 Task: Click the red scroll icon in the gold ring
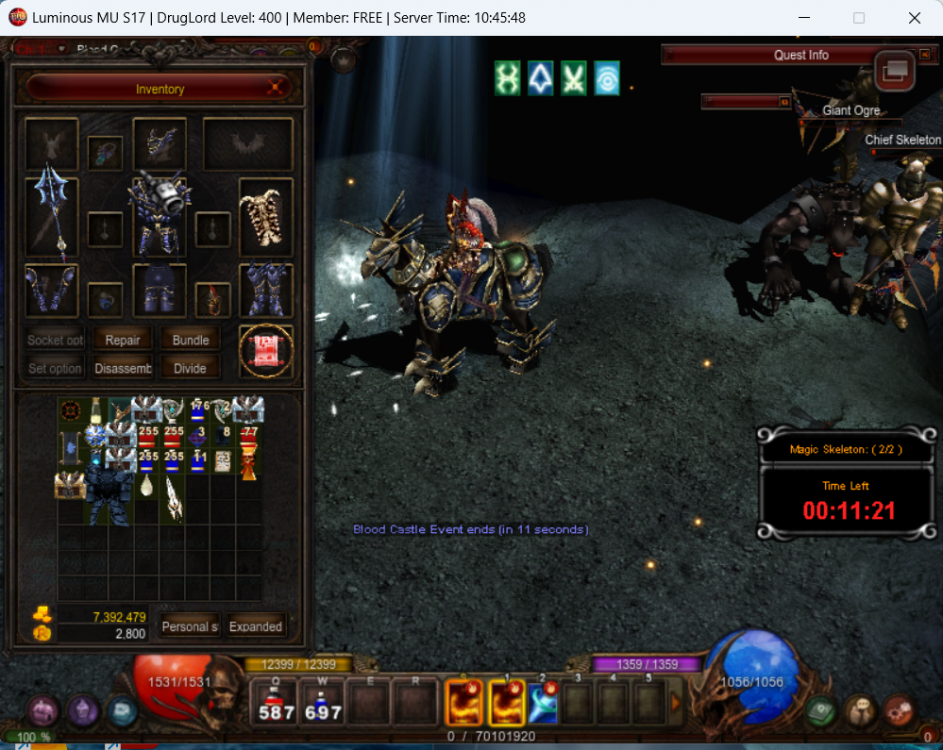pos(266,352)
